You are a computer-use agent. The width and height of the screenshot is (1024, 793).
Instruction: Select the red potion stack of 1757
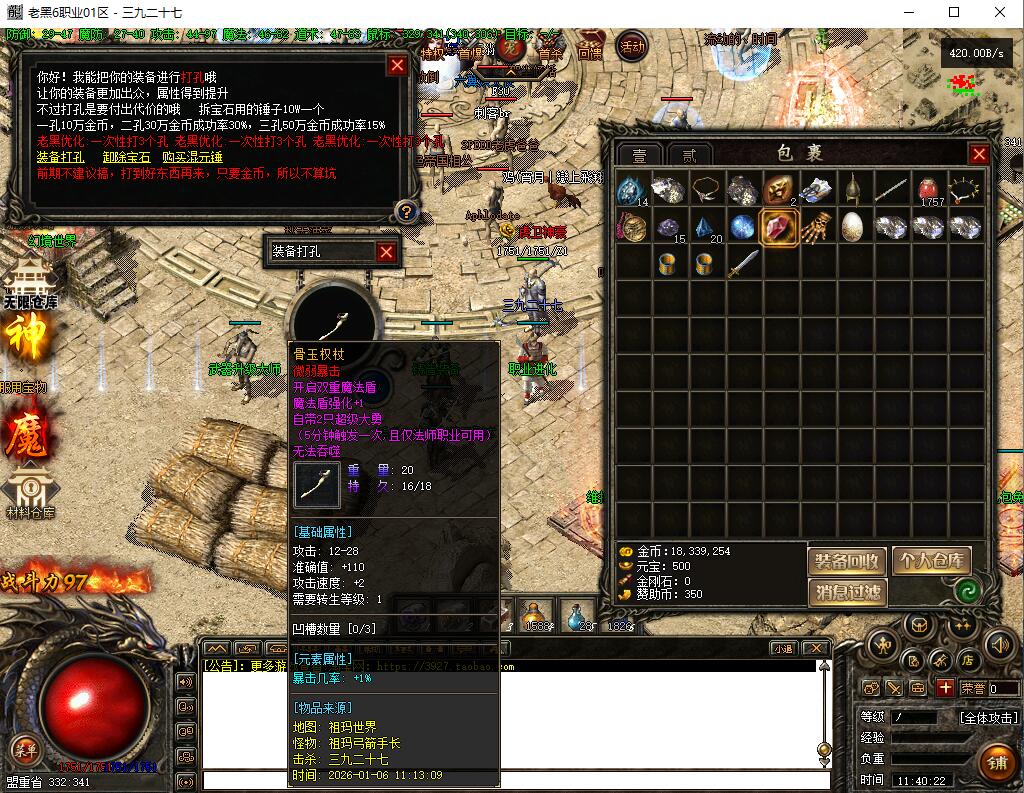click(931, 189)
